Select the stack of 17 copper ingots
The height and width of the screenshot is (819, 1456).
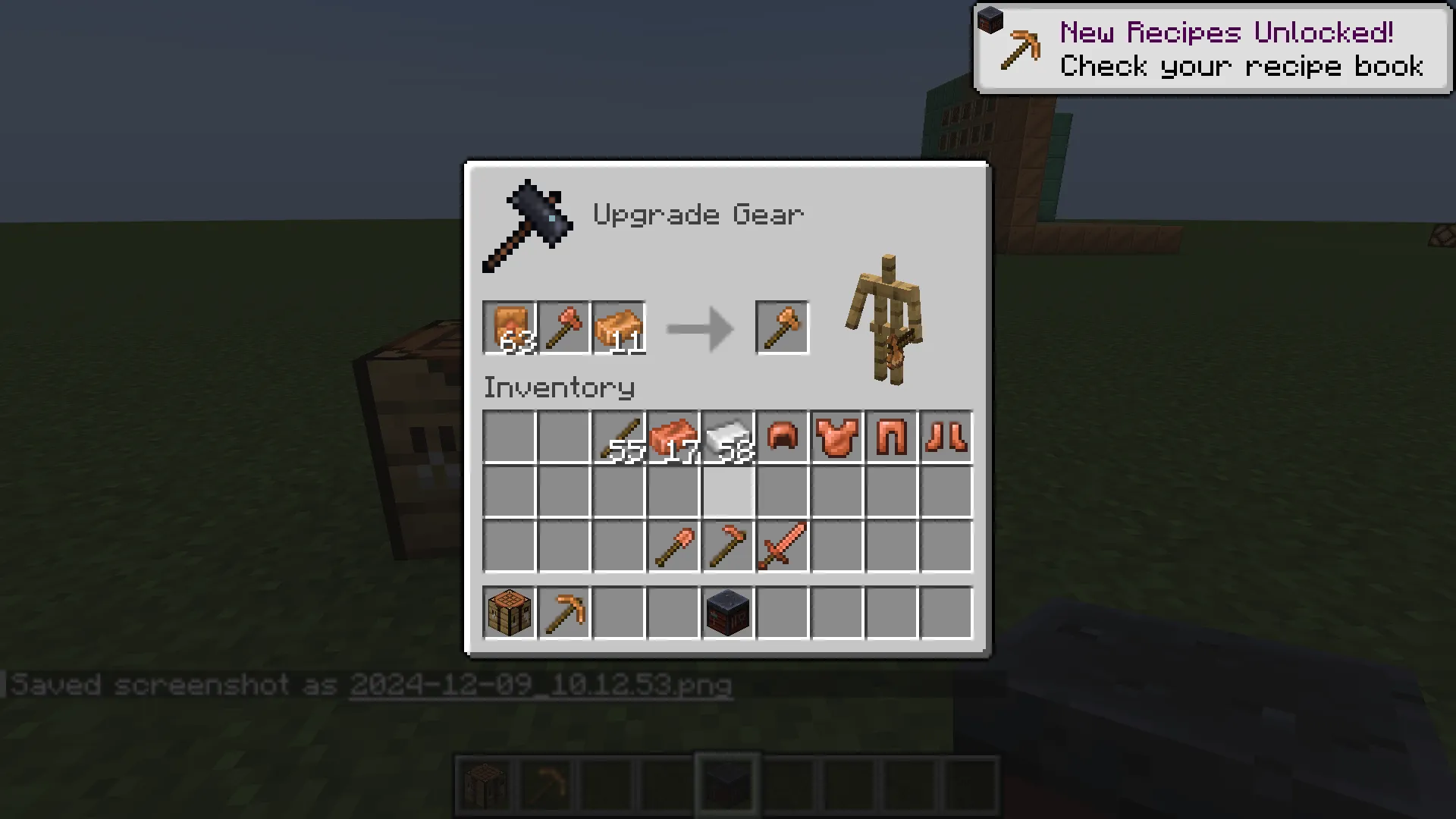coord(673,438)
